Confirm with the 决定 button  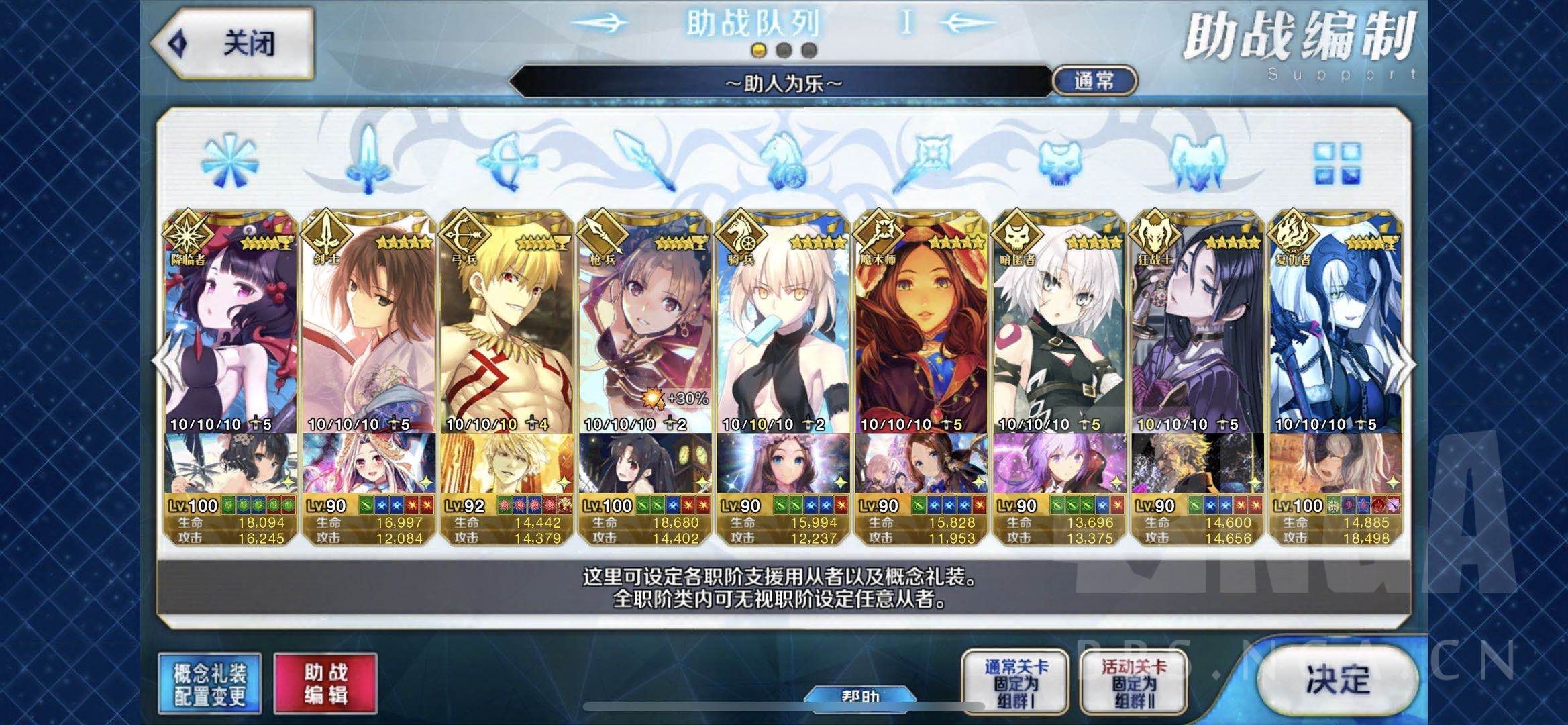point(1337,680)
